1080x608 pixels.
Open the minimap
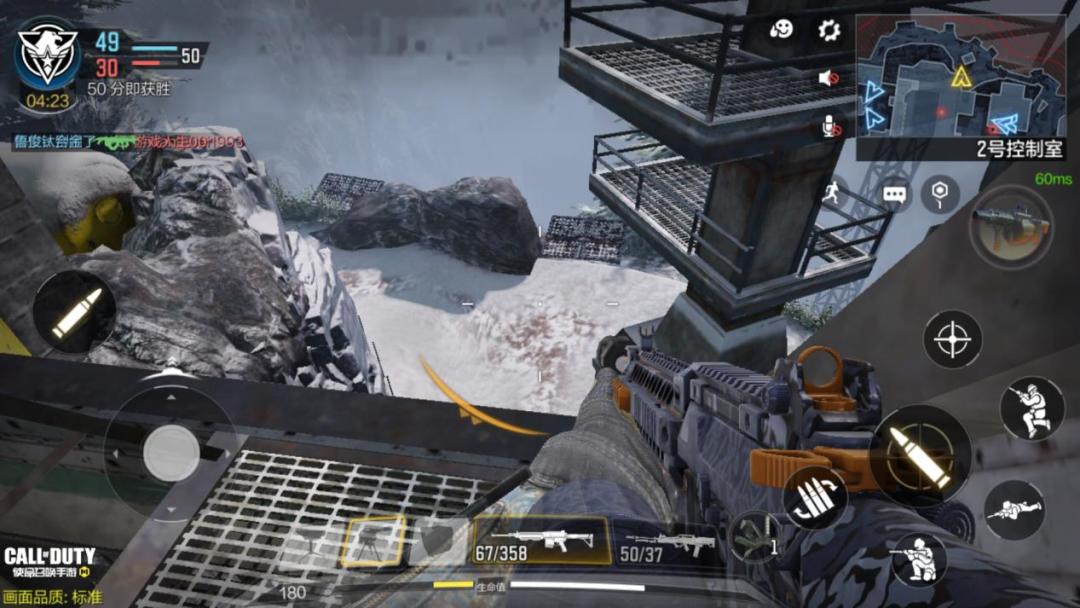click(960, 87)
